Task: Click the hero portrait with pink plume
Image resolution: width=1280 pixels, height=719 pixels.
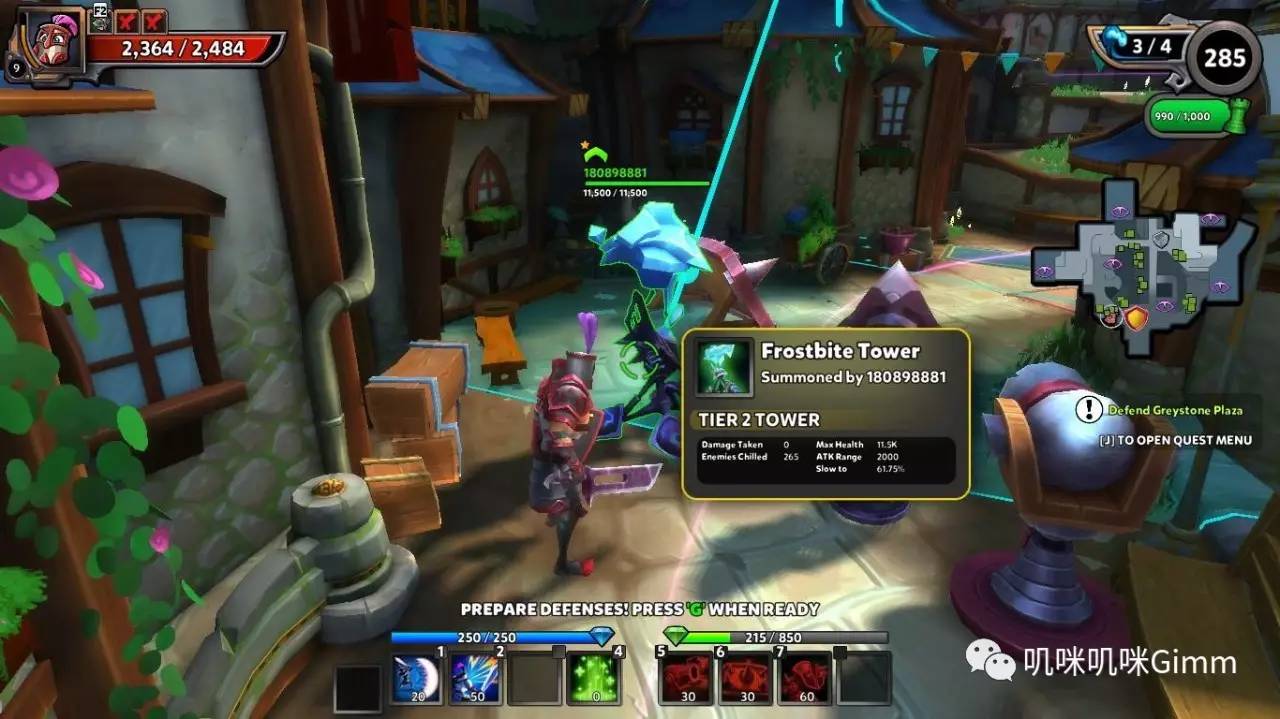Action: 43,42
